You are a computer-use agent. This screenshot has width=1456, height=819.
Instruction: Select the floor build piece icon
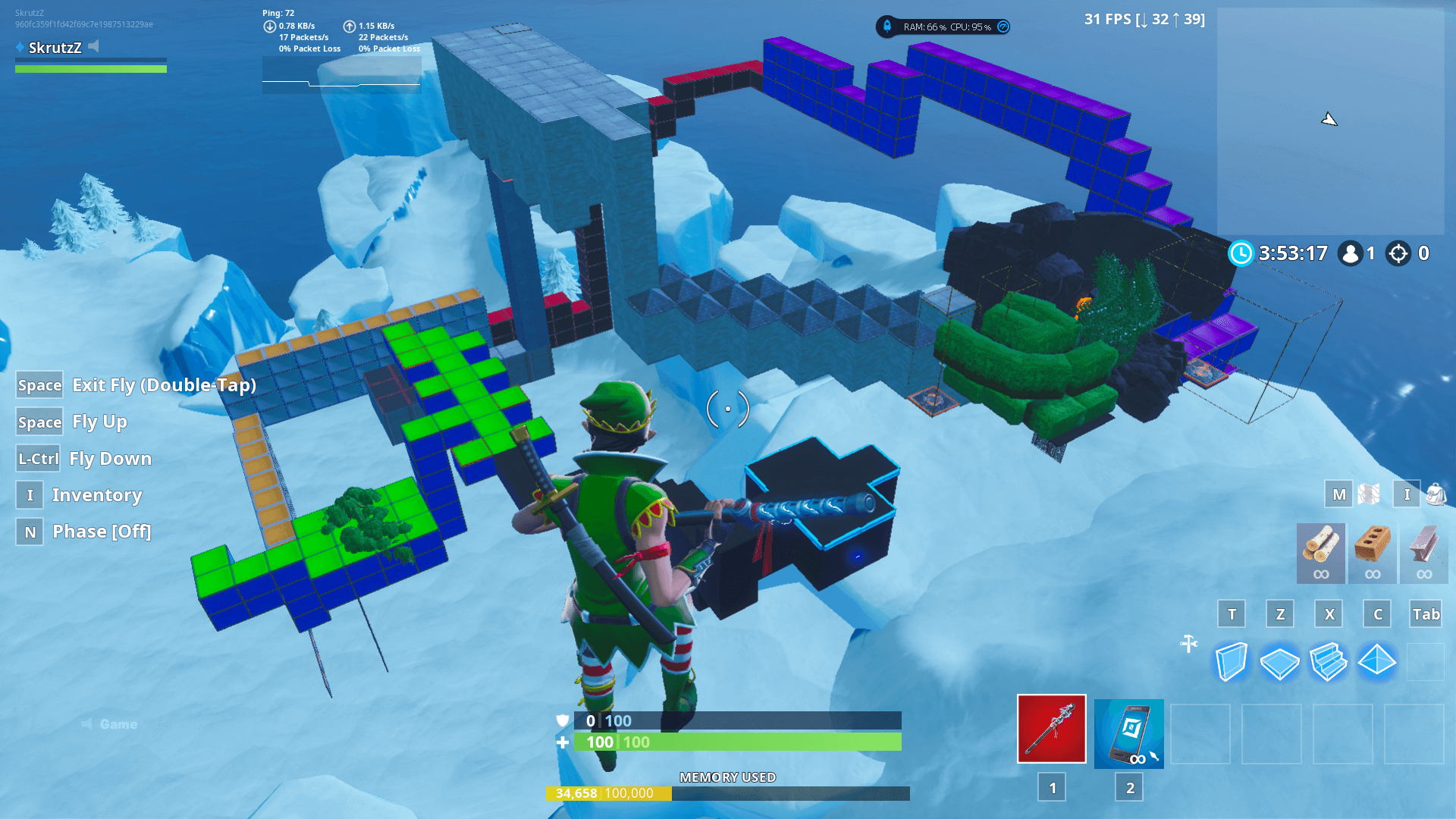1279,661
